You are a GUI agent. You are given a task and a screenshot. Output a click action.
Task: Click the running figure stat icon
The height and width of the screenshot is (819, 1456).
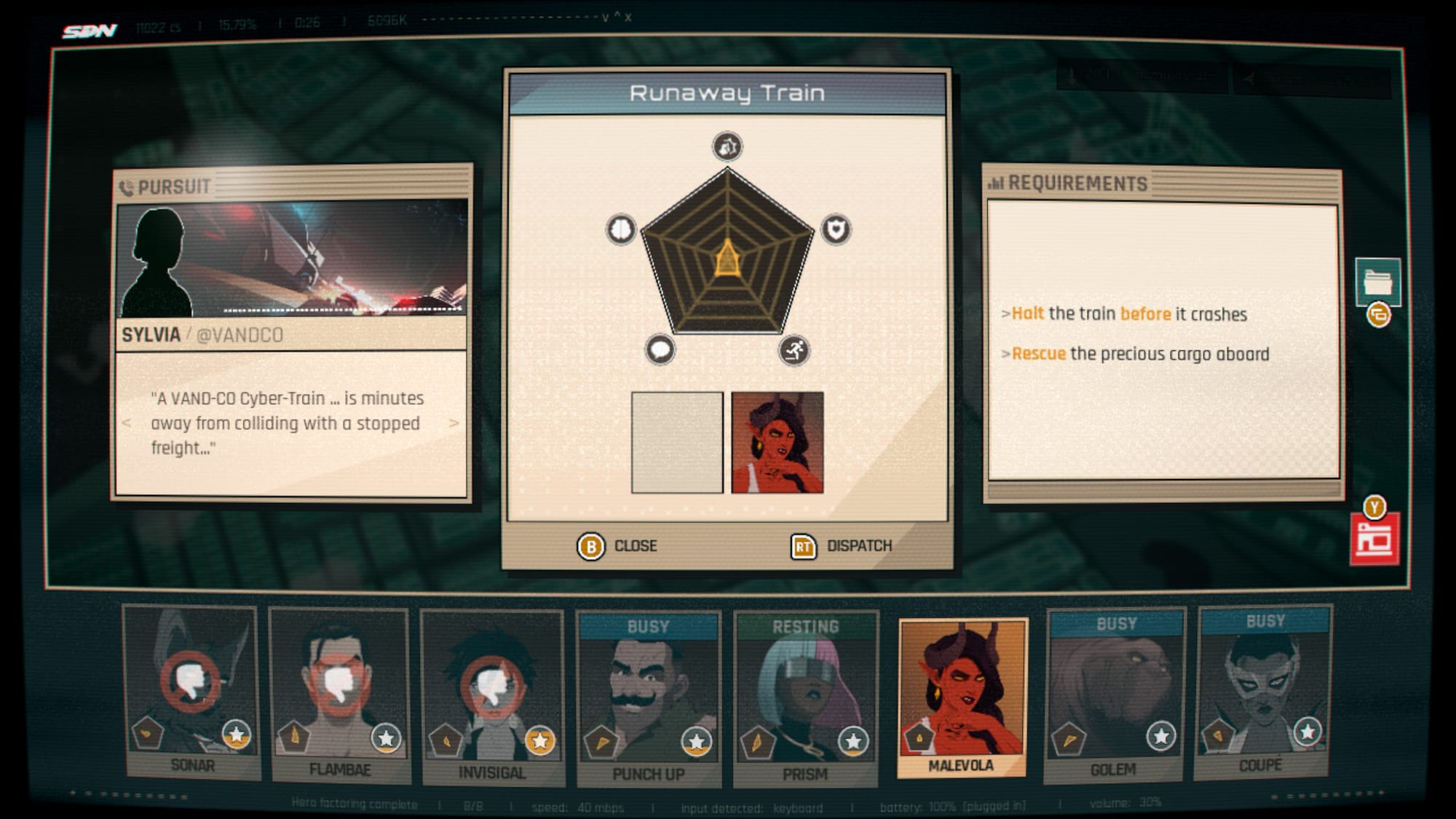[794, 350]
